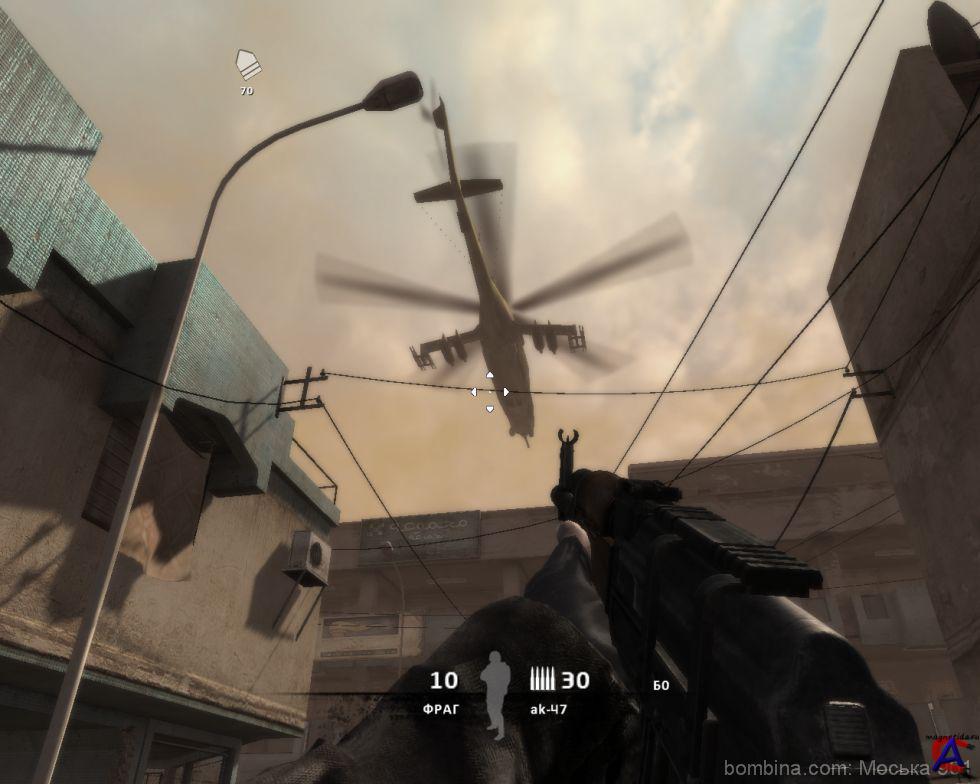Select the bullet icon above 70

pyautogui.click(x=246, y=66)
